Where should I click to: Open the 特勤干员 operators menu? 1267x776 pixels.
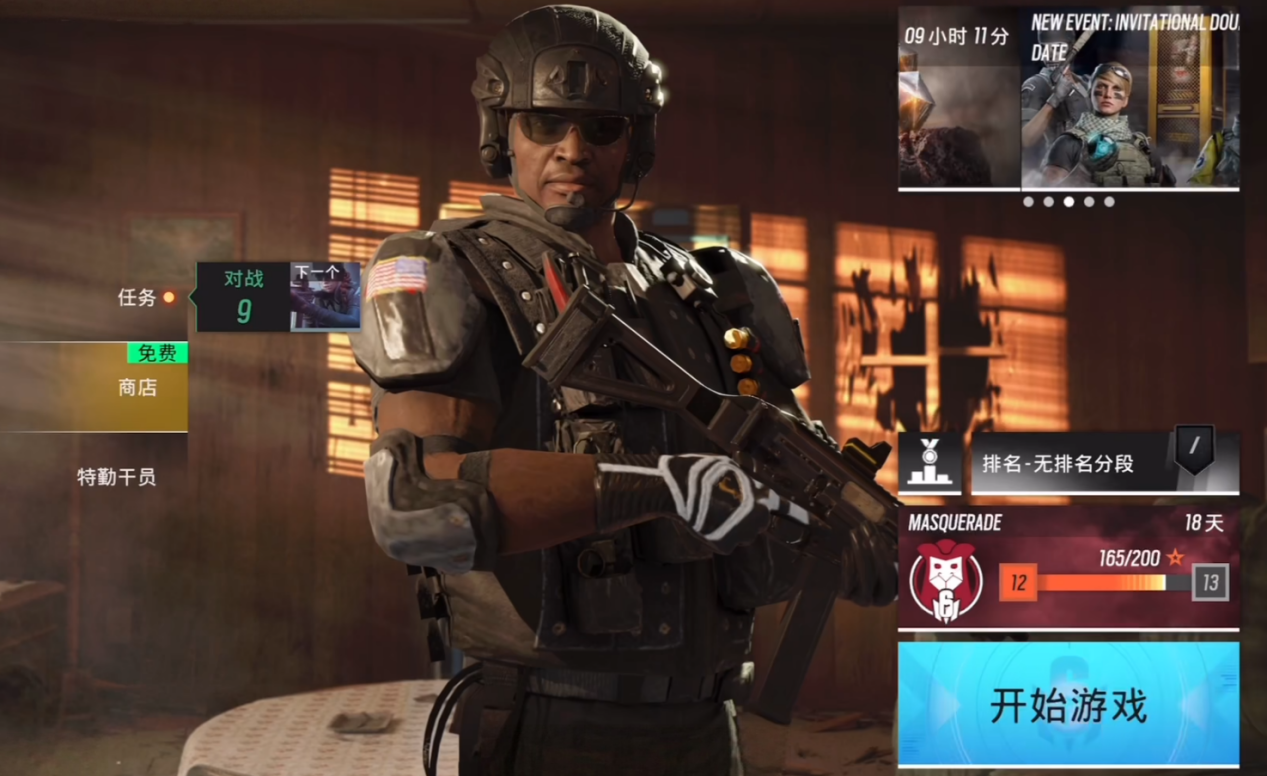pyautogui.click(x=117, y=477)
